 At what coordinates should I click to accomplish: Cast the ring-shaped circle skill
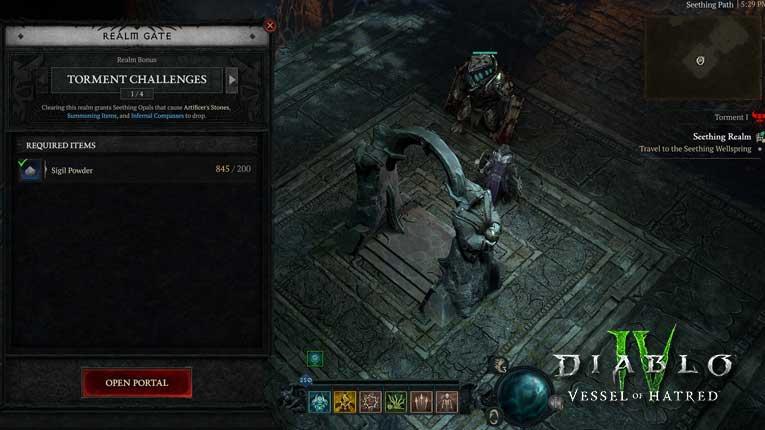[371, 402]
